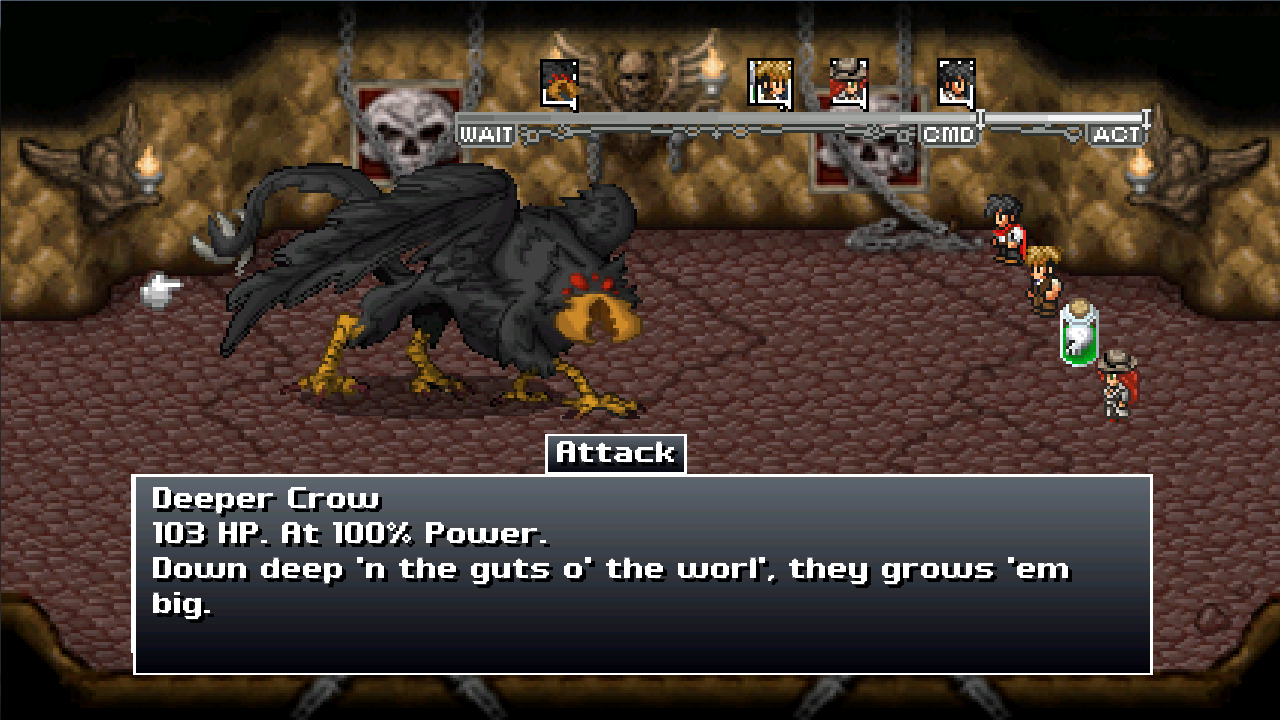Click the CMD marker on the timeline
The height and width of the screenshot is (720, 1280).
(947, 132)
